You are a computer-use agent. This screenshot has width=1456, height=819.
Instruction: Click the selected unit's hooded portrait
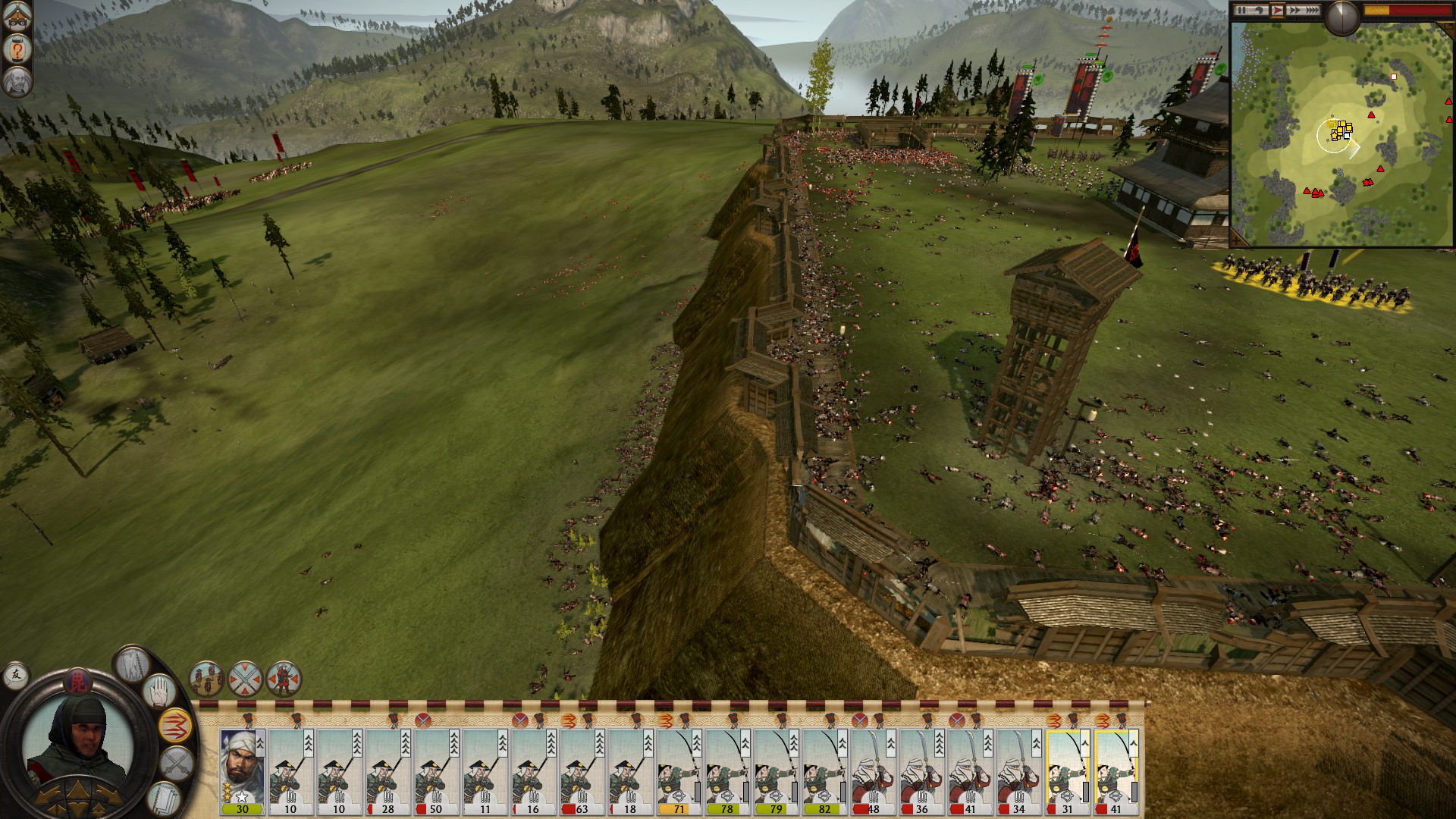pyautogui.click(x=76, y=743)
